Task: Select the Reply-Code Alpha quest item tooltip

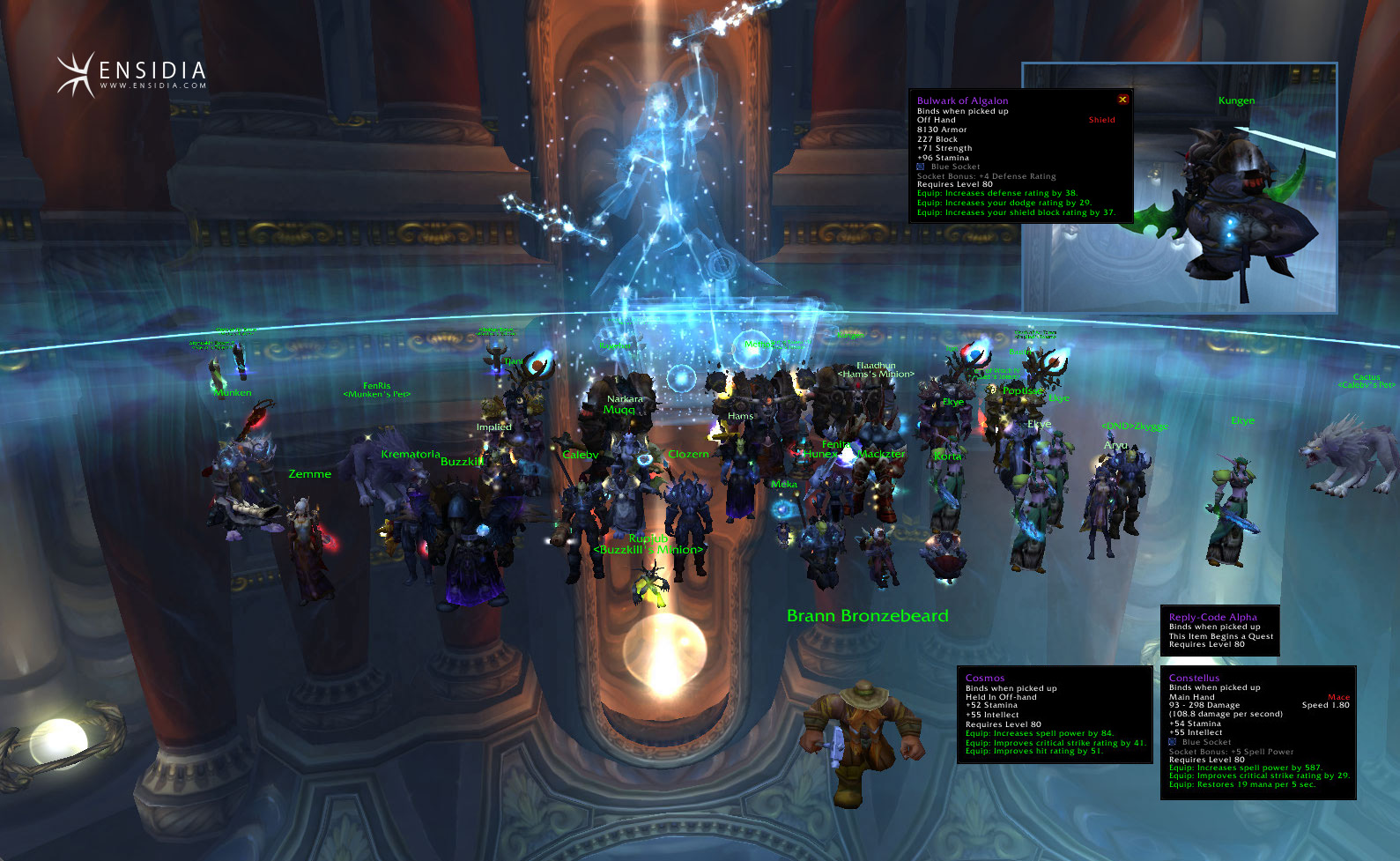Action: (1219, 630)
